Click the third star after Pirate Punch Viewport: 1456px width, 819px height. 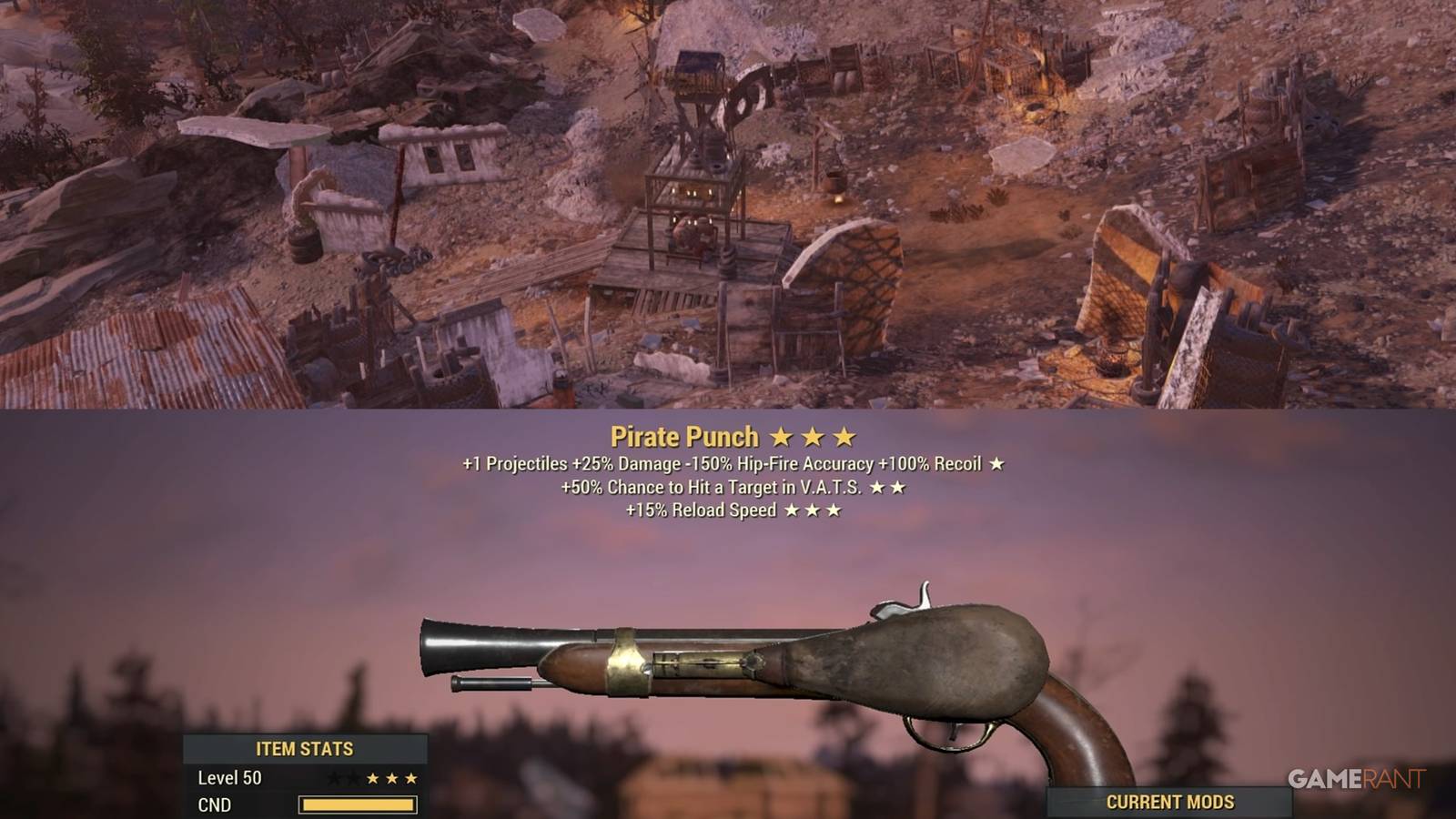(x=842, y=438)
